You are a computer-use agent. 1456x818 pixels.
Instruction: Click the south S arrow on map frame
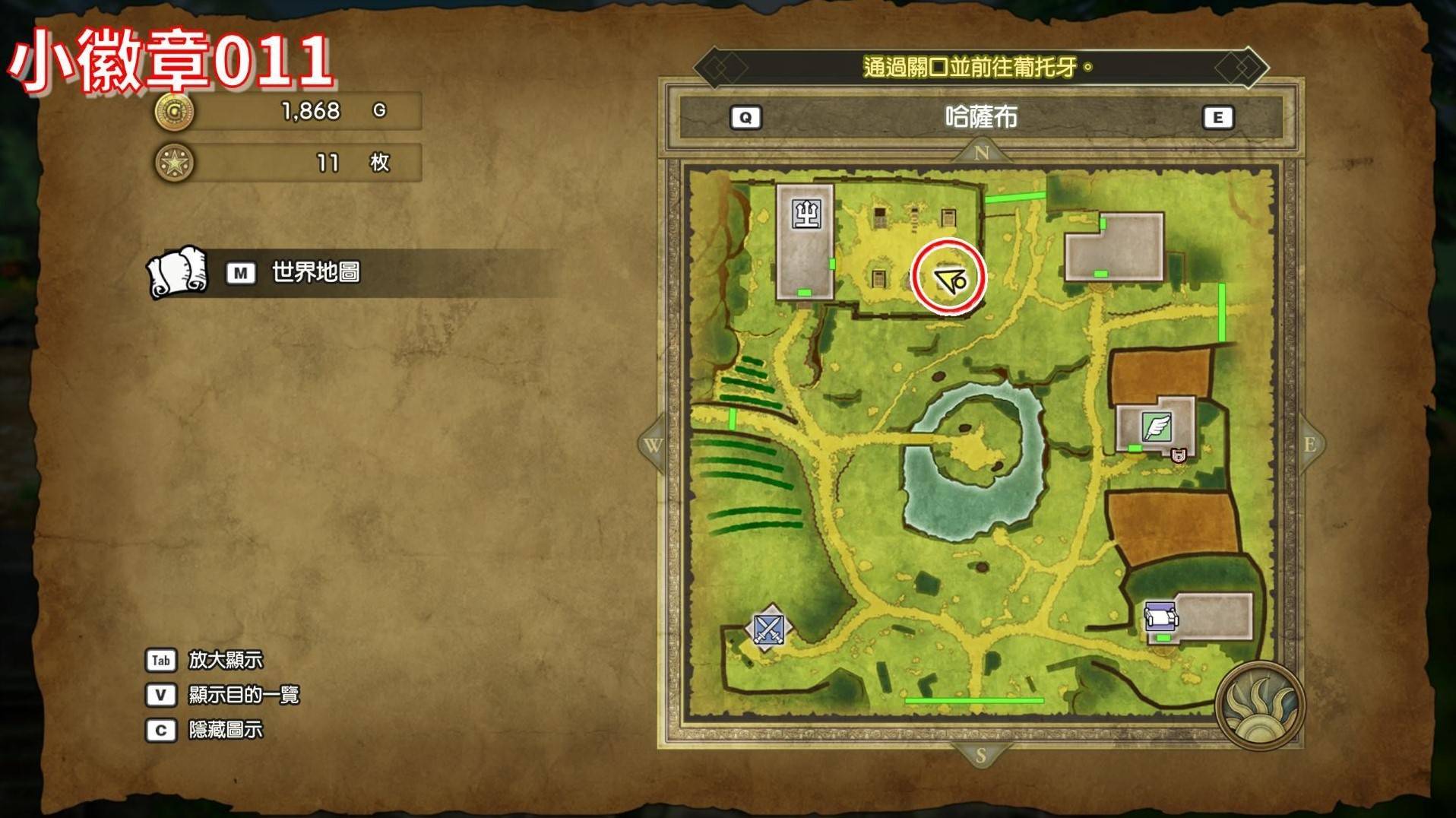(980, 755)
